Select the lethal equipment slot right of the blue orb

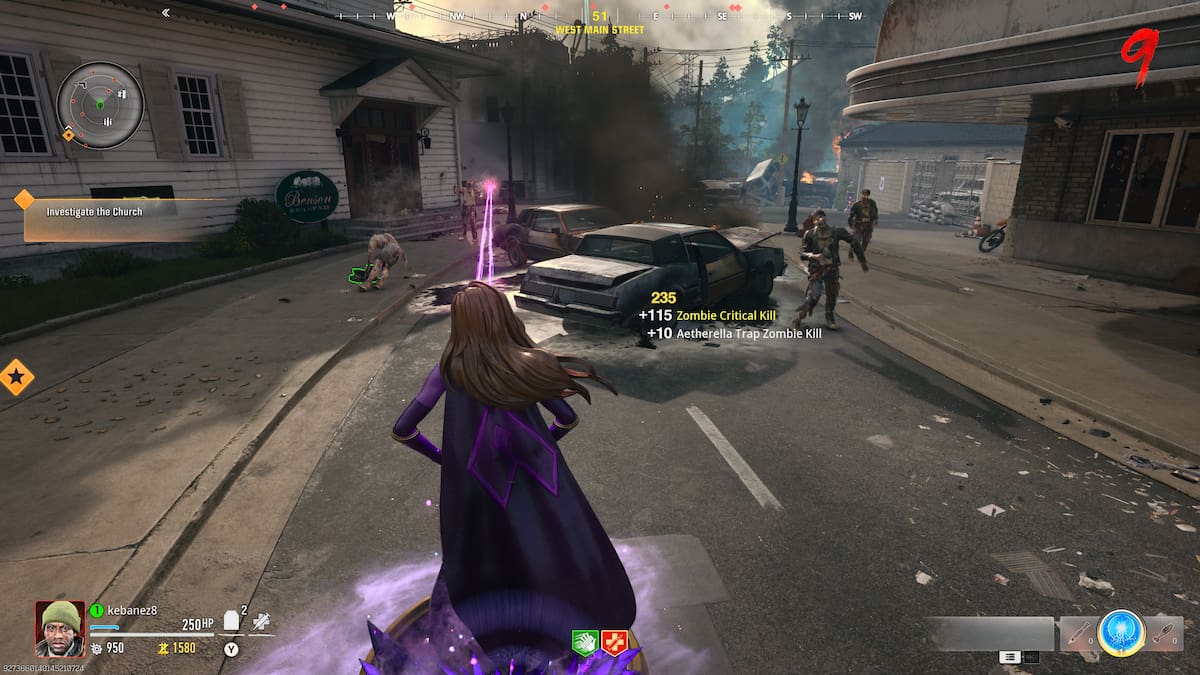1163,631
